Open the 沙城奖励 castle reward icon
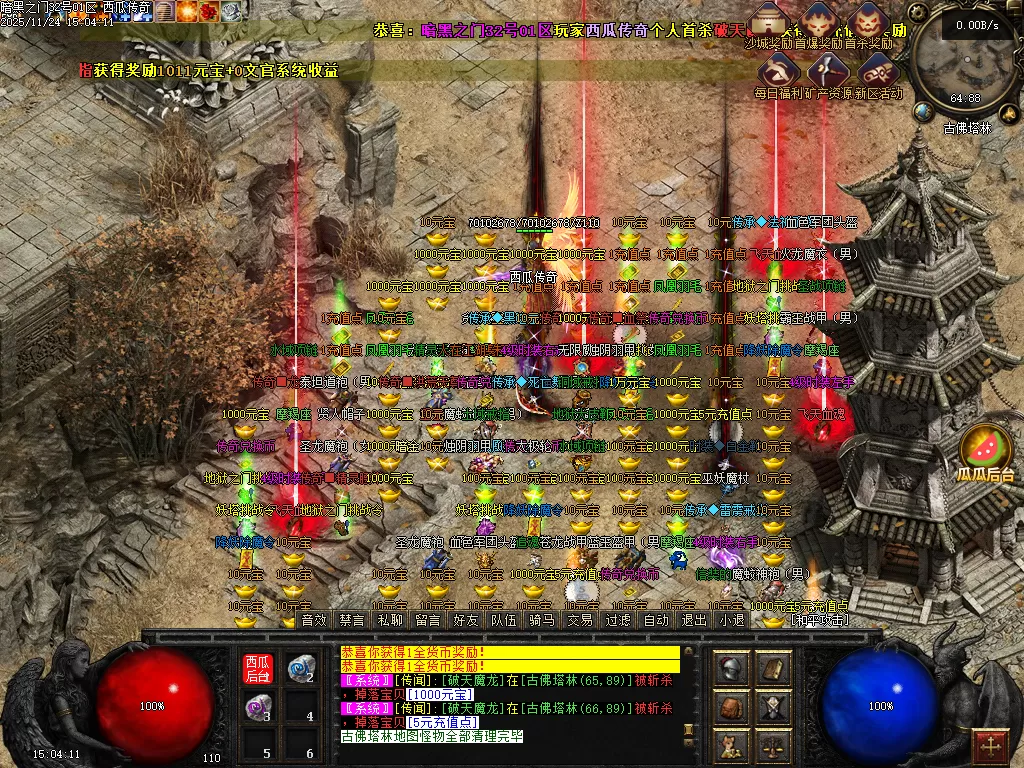 click(769, 21)
